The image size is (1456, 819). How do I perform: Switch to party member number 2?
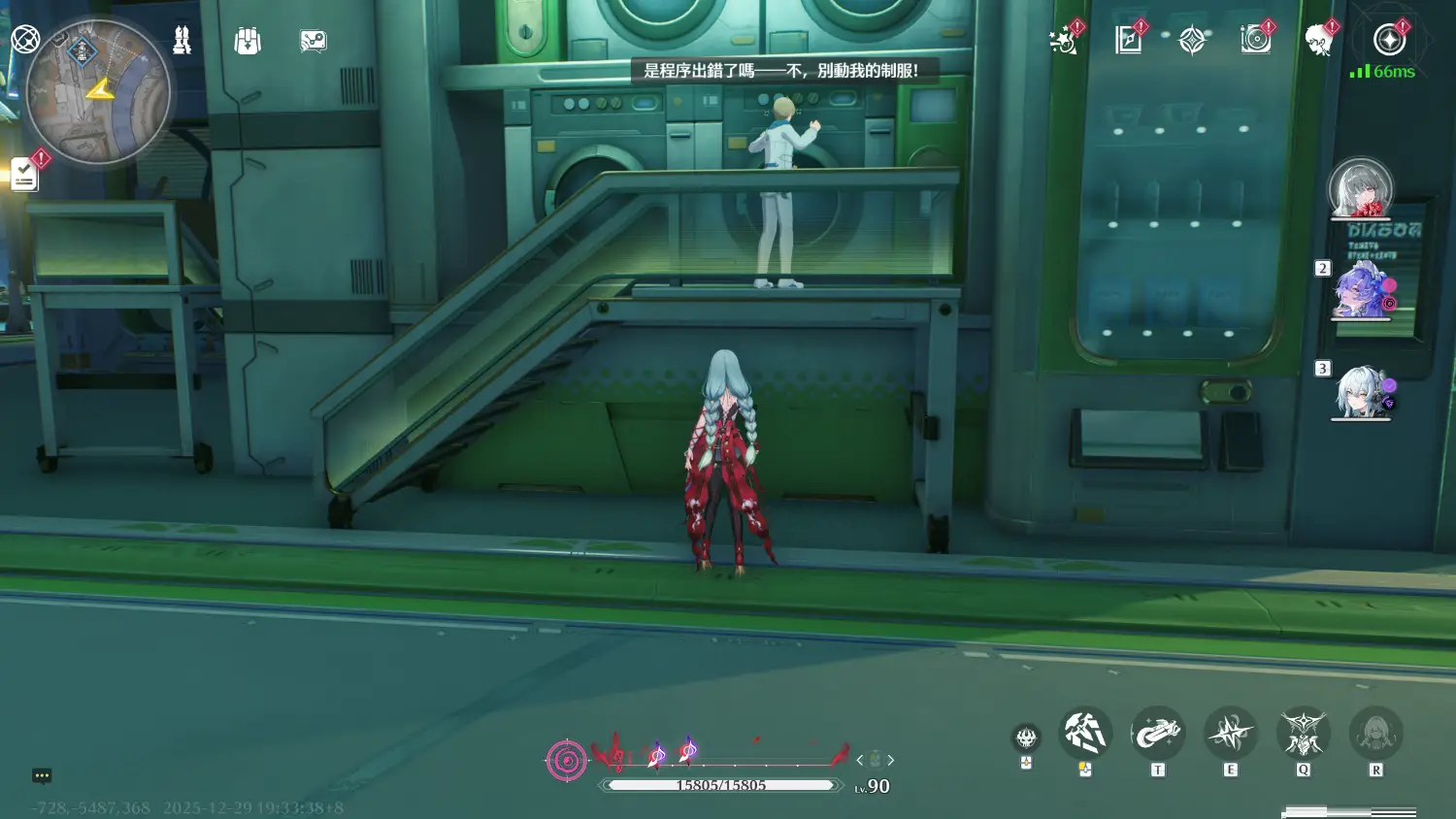pos(1362,289)
